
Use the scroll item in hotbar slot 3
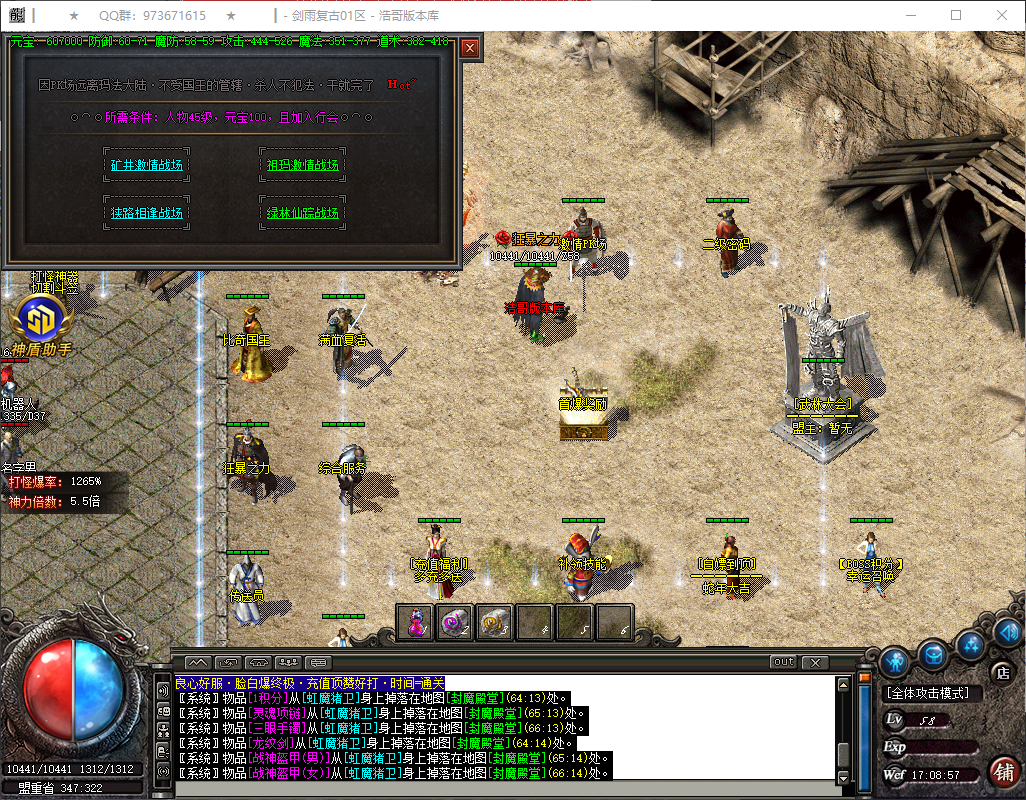[x=494, y=622]
